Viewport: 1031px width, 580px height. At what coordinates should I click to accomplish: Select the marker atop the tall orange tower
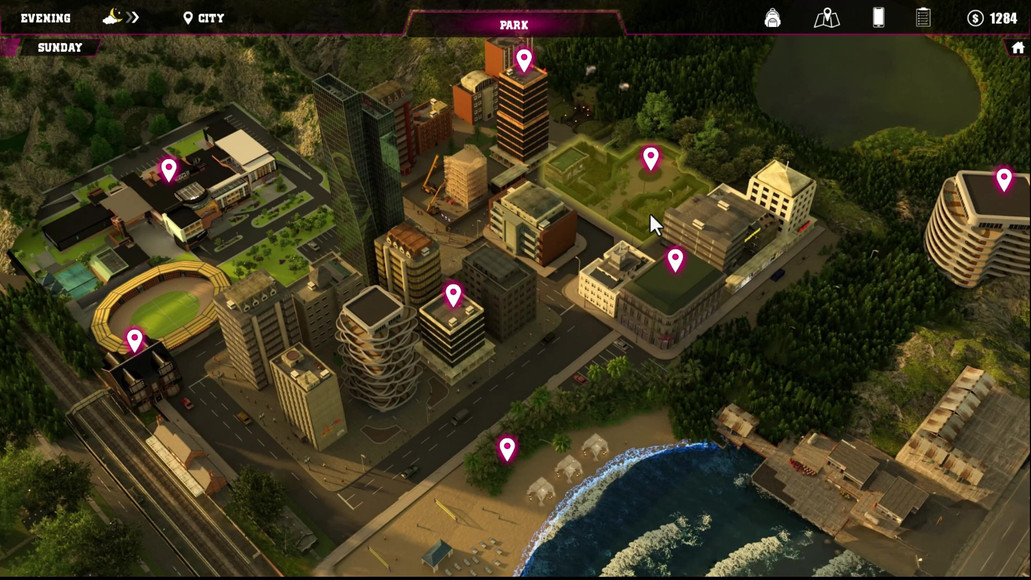pos(524,60)
